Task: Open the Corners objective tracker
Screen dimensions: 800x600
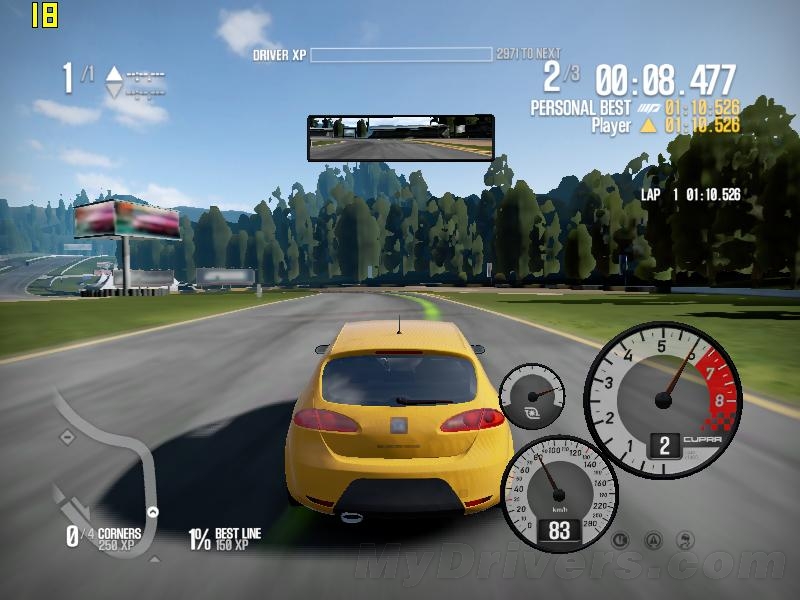Action: point(104,538)
